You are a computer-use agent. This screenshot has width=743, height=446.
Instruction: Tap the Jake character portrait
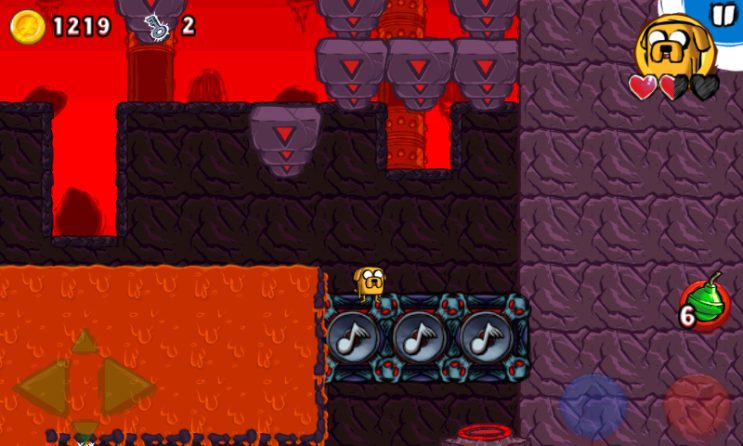tap(672, 45)
